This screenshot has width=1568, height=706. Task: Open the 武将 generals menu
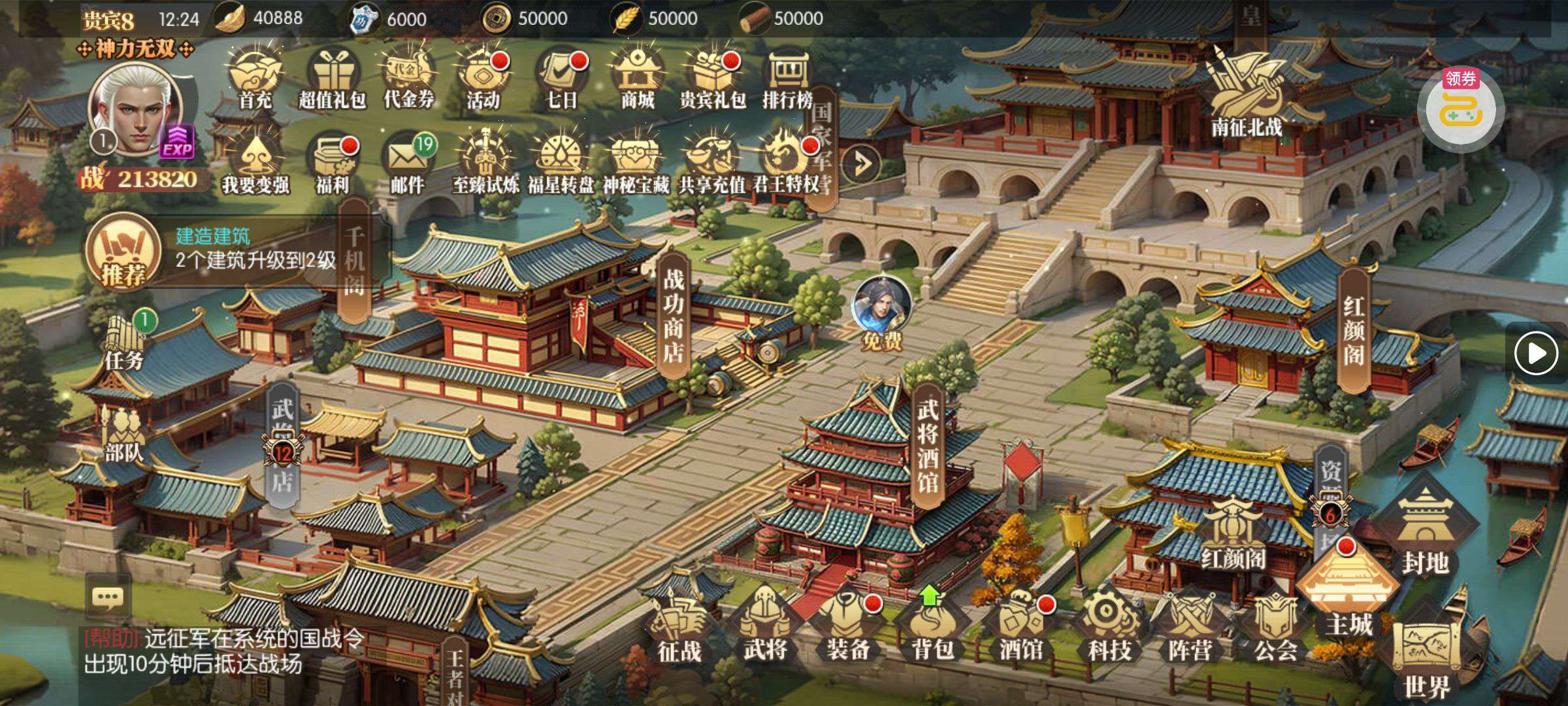click(x=764, y=626)
